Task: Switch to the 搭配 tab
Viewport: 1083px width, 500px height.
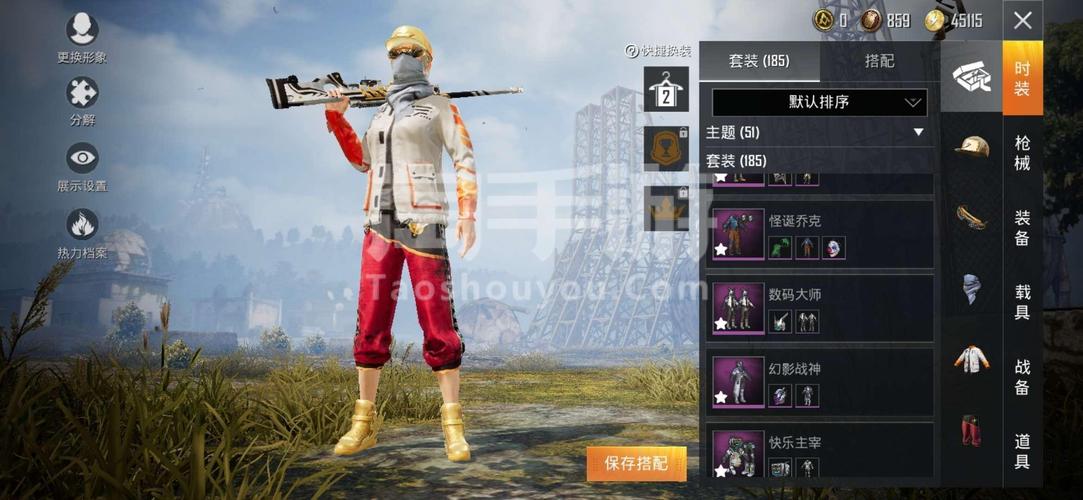Action: click(x=879, y=61)
